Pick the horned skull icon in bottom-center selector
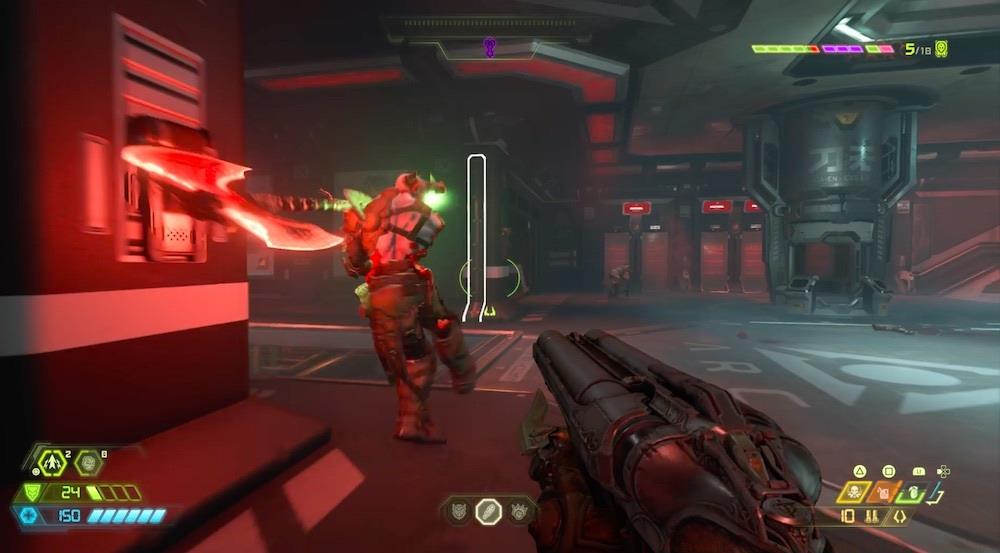Screen dimensions: 1000x553 click(518, 510)
